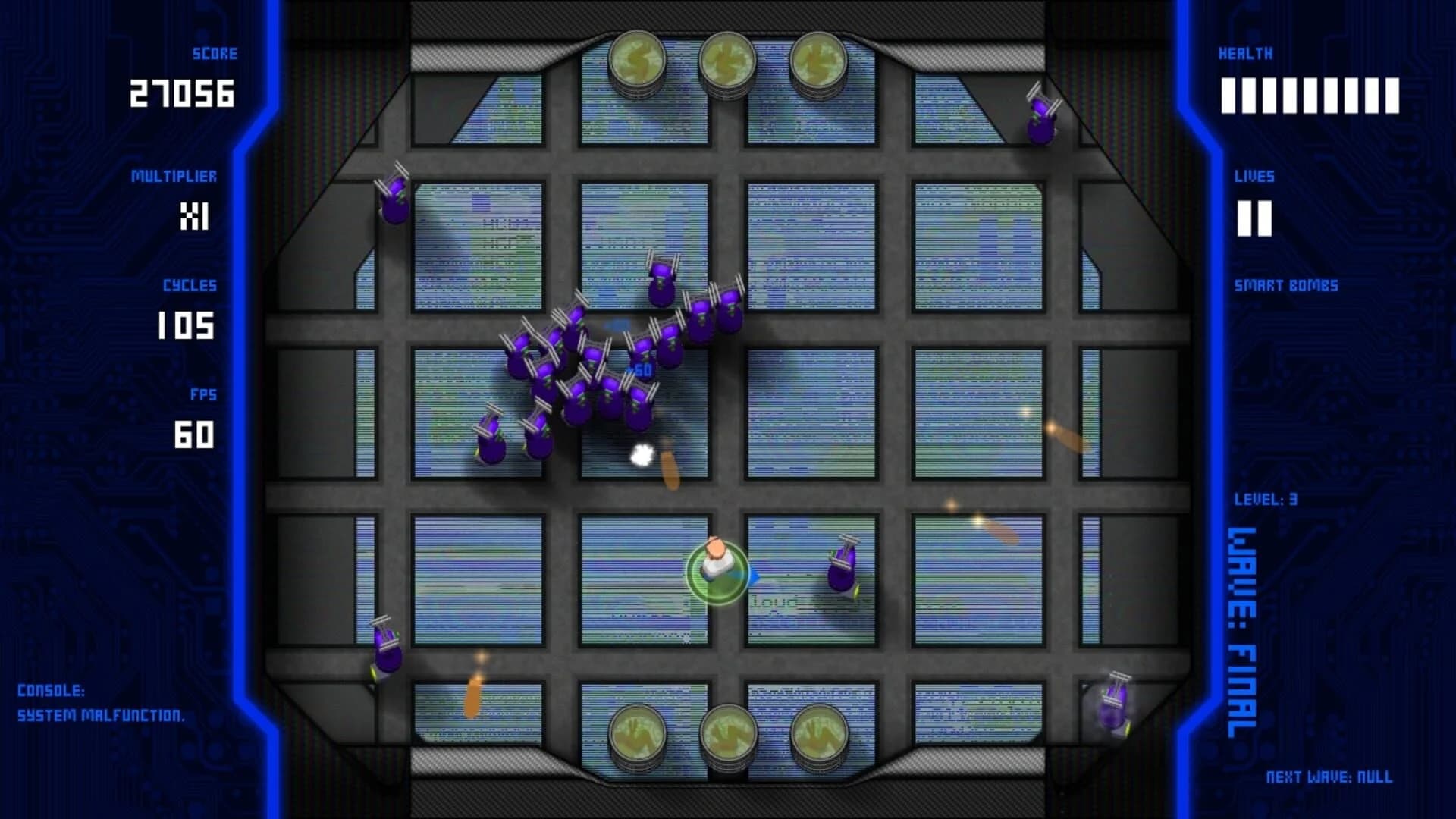
Task: Click the +60 score popup text
Action: (x=638, y=369)
